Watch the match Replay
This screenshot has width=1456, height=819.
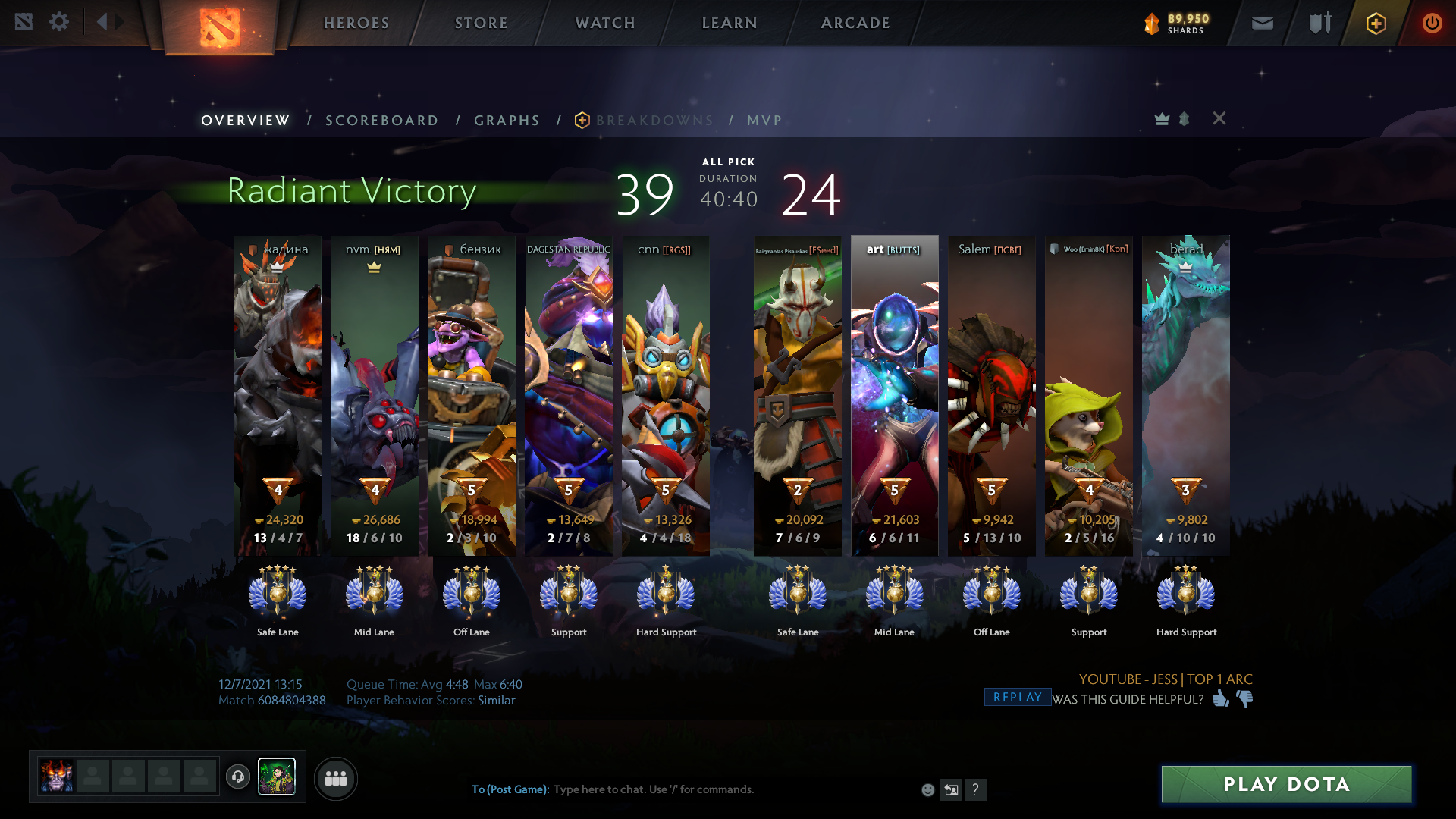point(1017,697)
